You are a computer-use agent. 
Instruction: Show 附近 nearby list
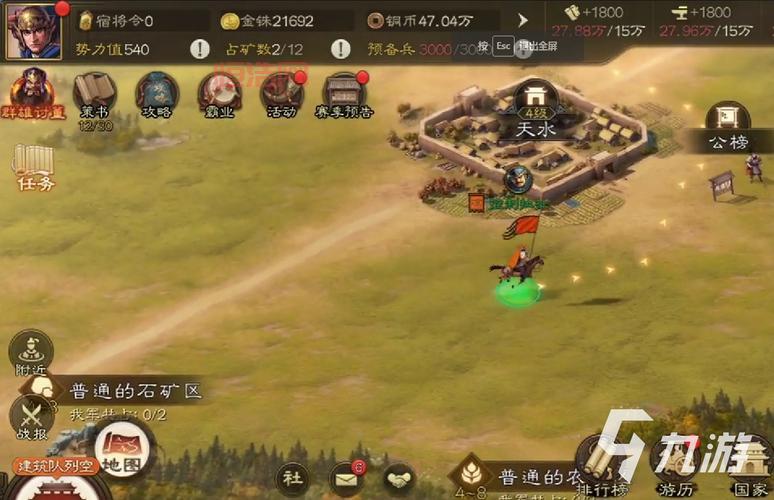[x=31, y=355]
